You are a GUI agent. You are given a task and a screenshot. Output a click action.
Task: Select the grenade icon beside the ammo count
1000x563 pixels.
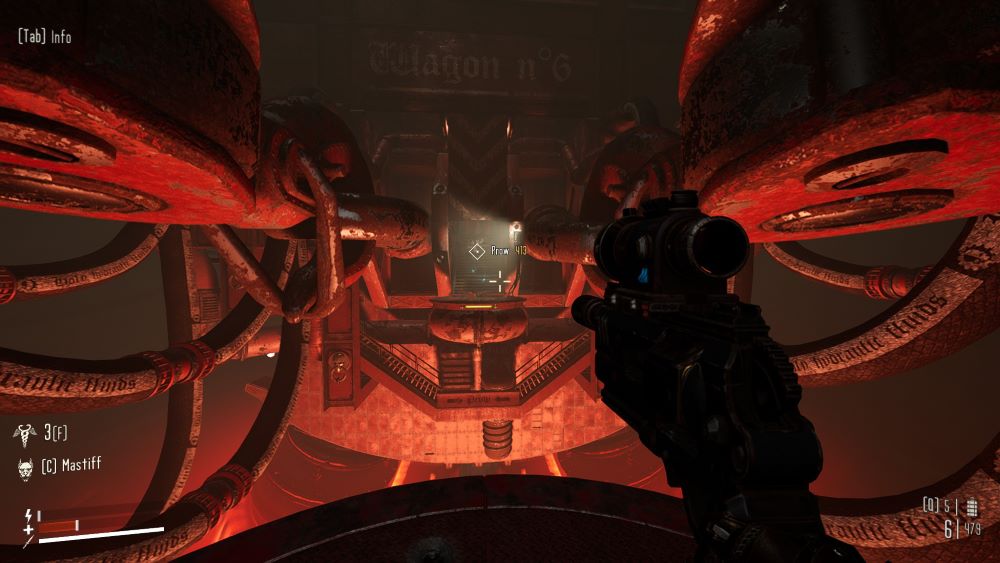pos(971,506)
